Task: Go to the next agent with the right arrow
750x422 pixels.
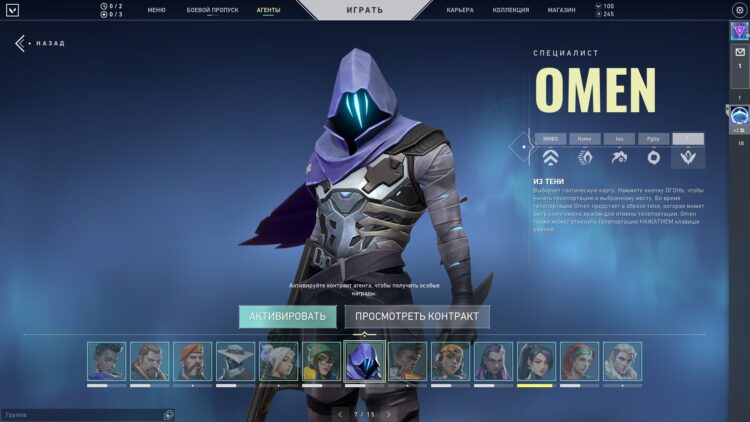Action: point(389,414)
